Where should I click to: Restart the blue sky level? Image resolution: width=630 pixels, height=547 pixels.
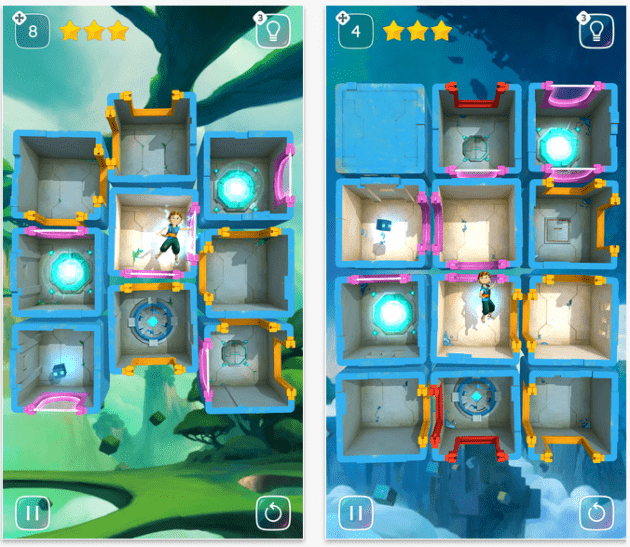point(596,514)
